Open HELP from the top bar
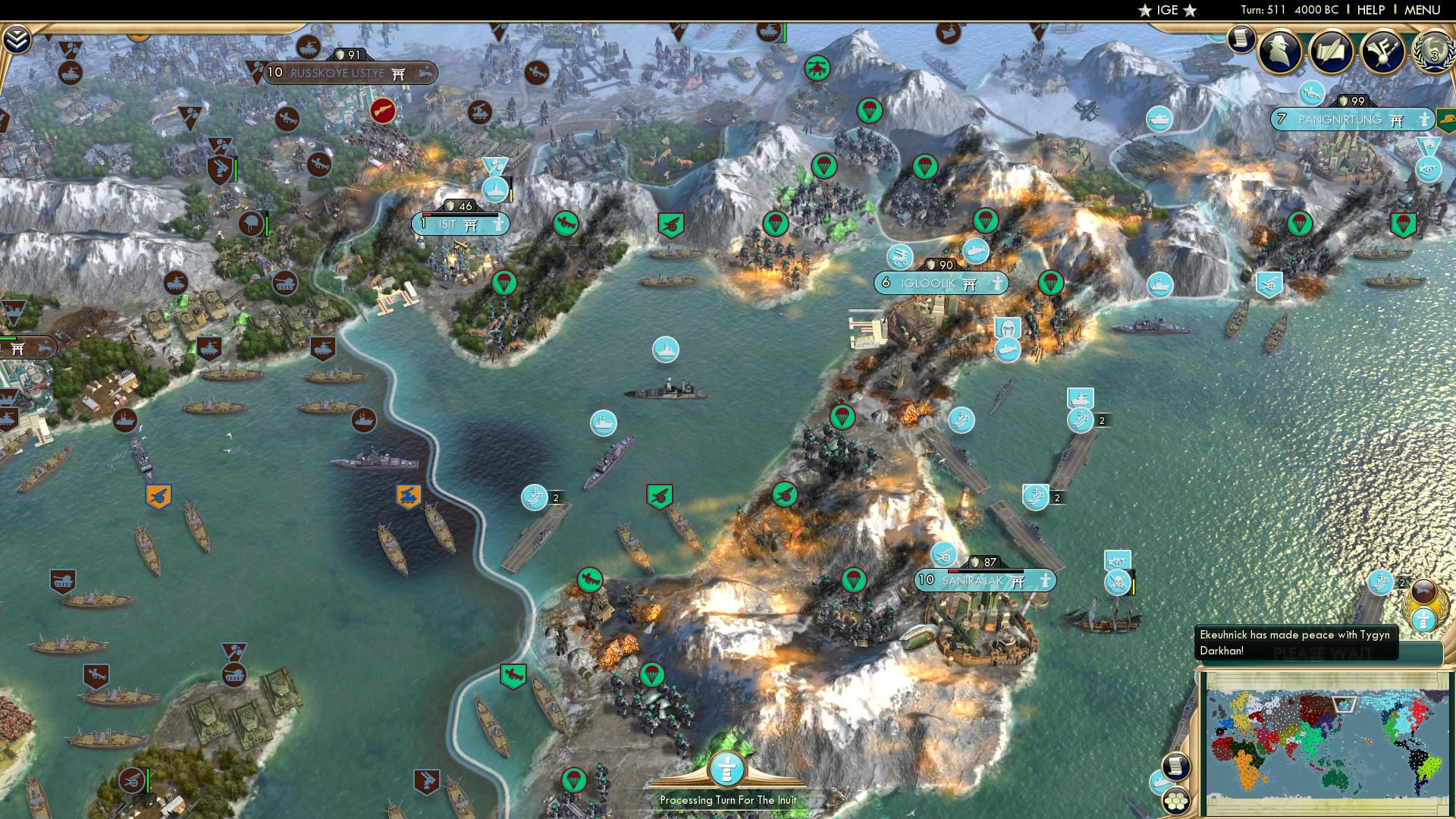Viewport: 1456px width, 819px height. pos(1370,10)
